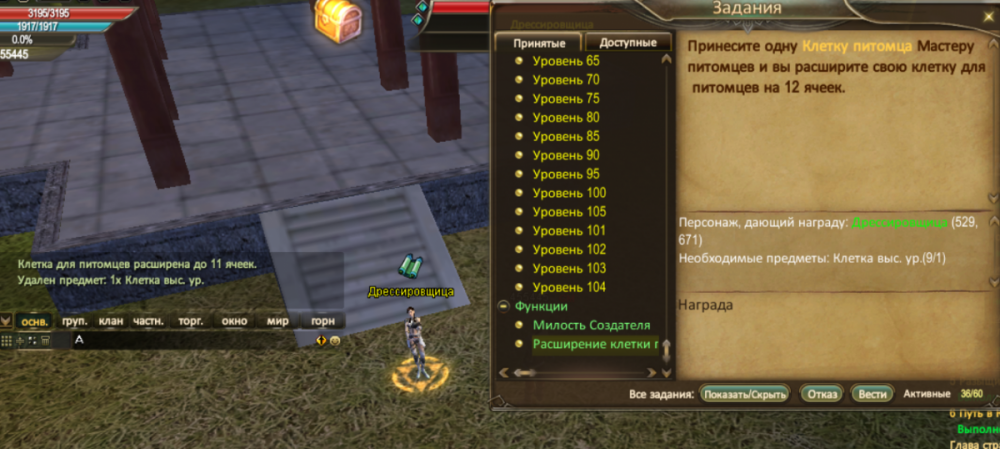Choose the Уровень 100 quest entry

click(x=569, y=193)
